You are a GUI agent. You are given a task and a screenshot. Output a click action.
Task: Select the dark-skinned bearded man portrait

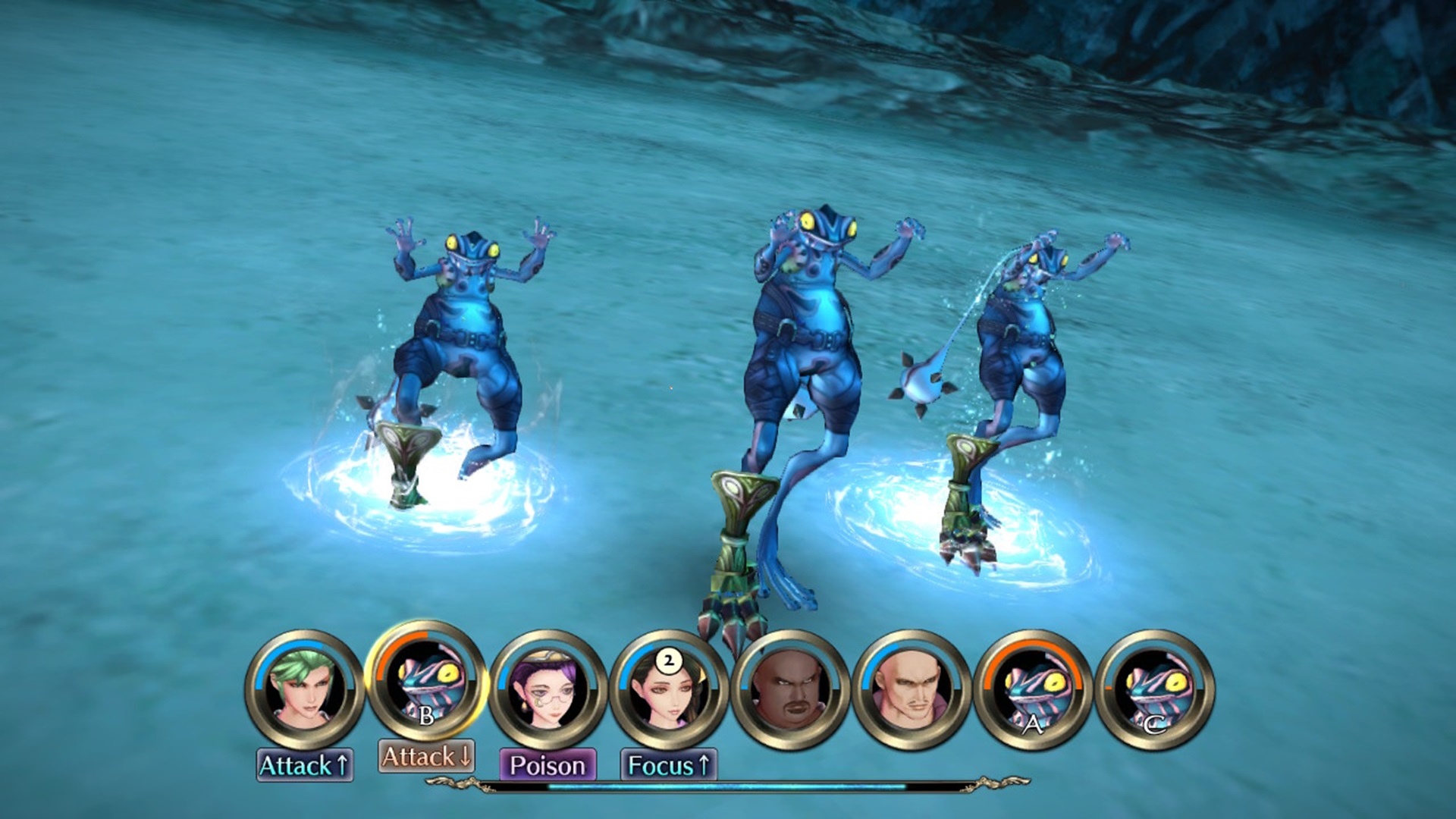click(790, 689)
